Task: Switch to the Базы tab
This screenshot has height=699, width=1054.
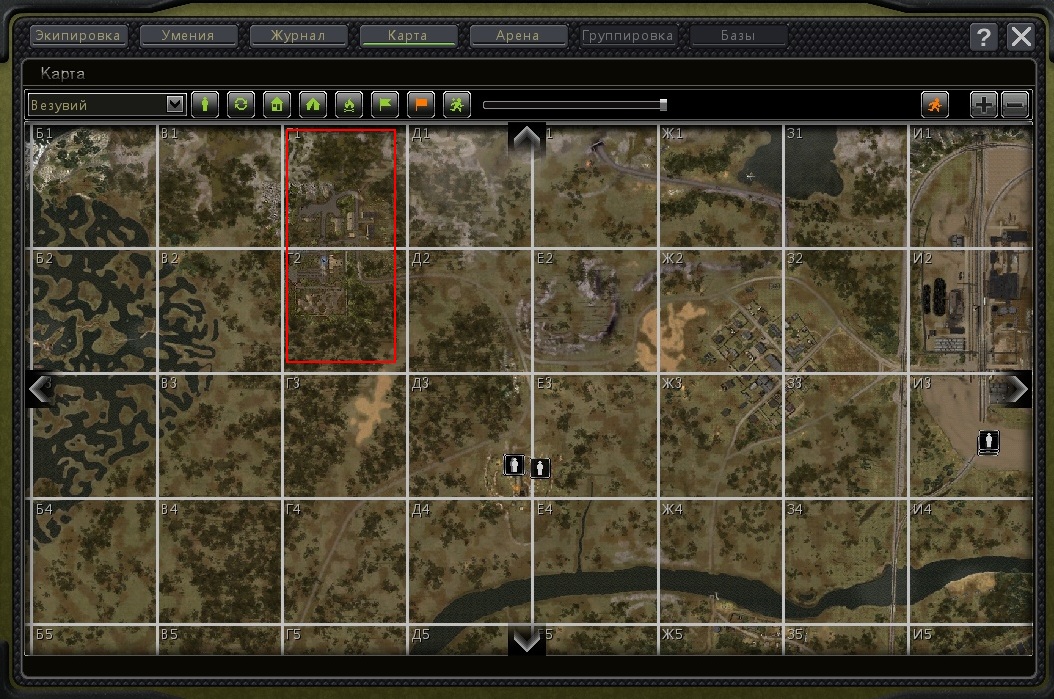Action: tap(738, 36)
